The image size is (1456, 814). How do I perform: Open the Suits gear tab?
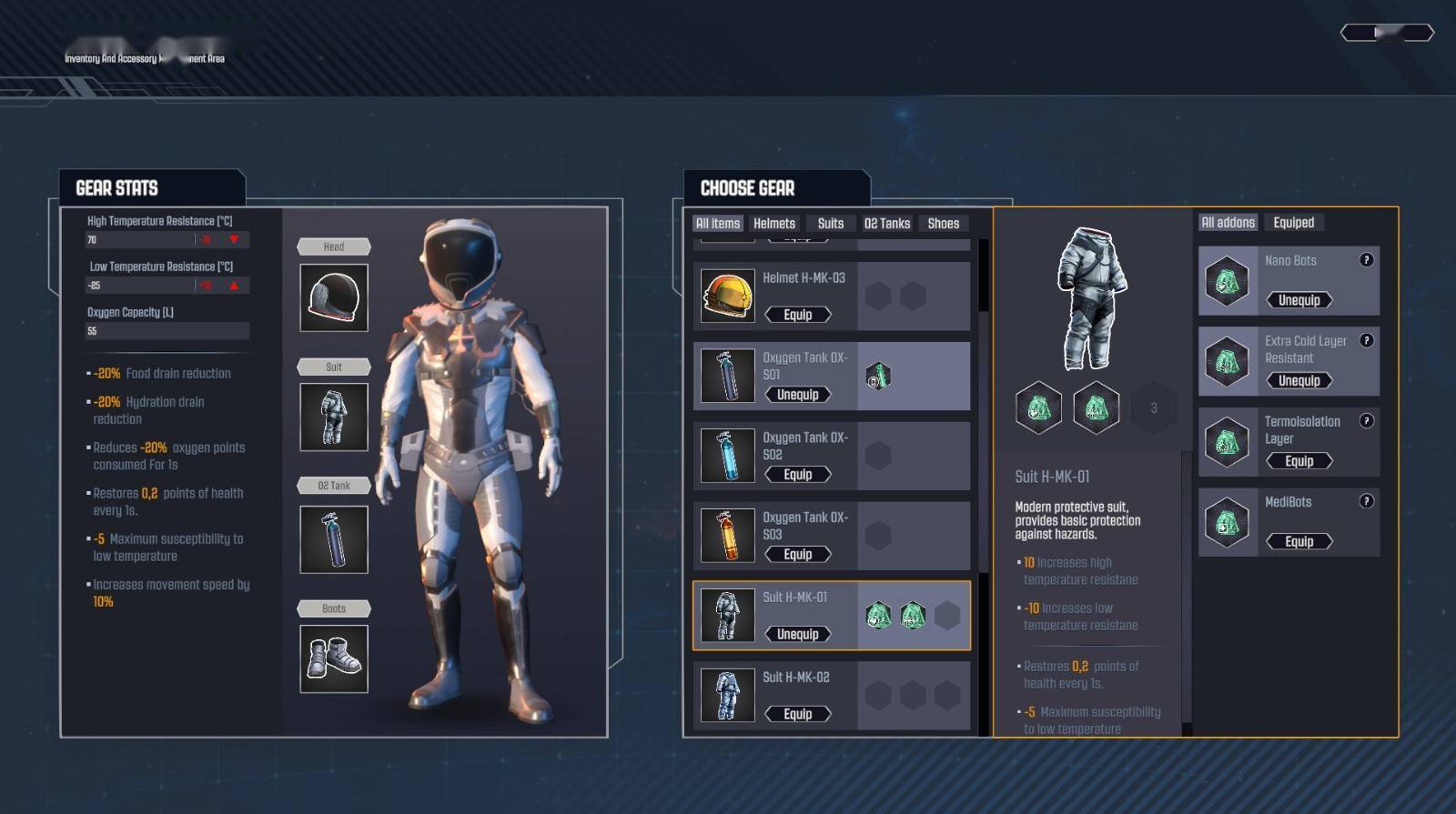(830, 224)
